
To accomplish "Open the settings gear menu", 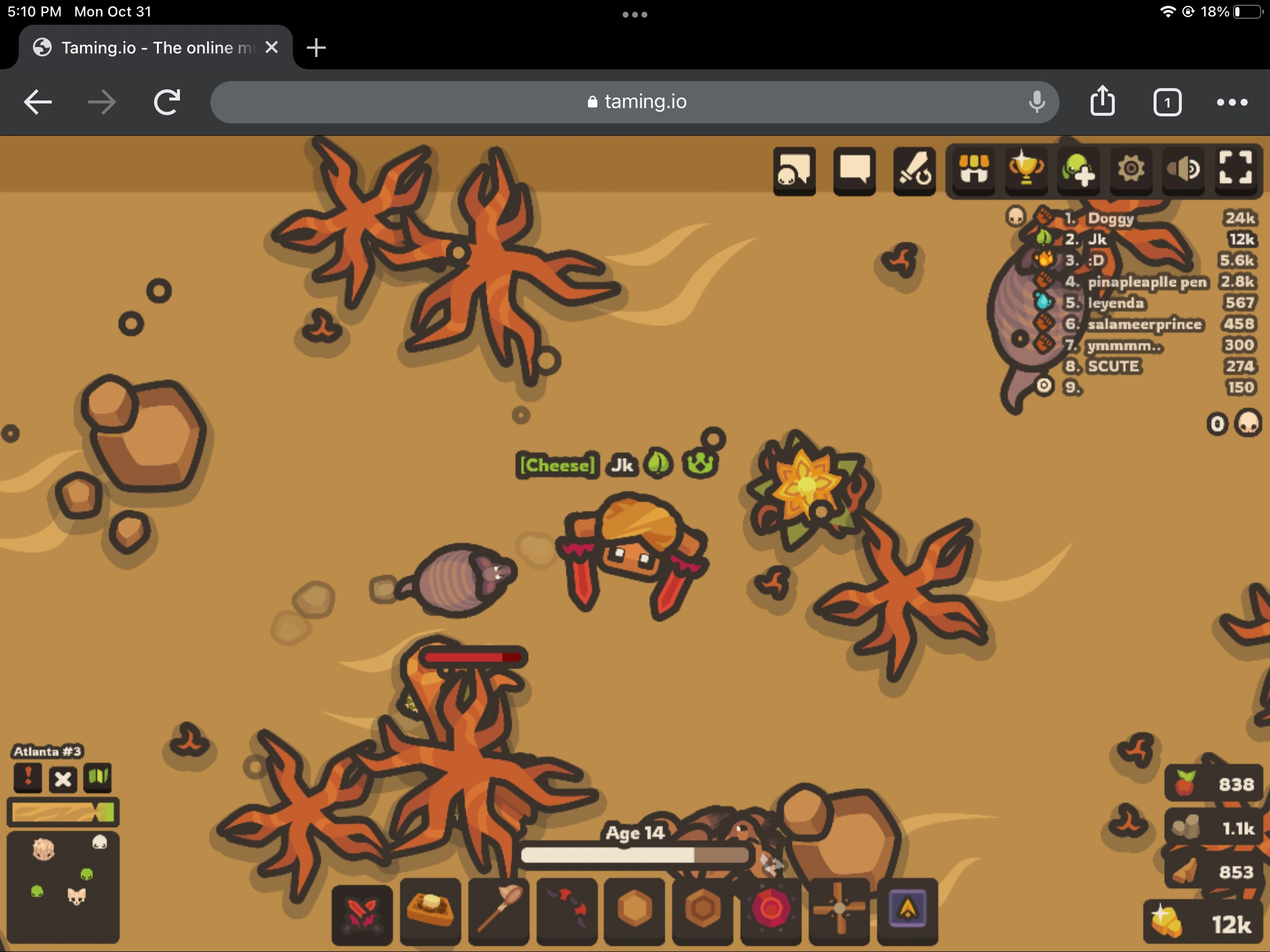I will (1131, 171).
